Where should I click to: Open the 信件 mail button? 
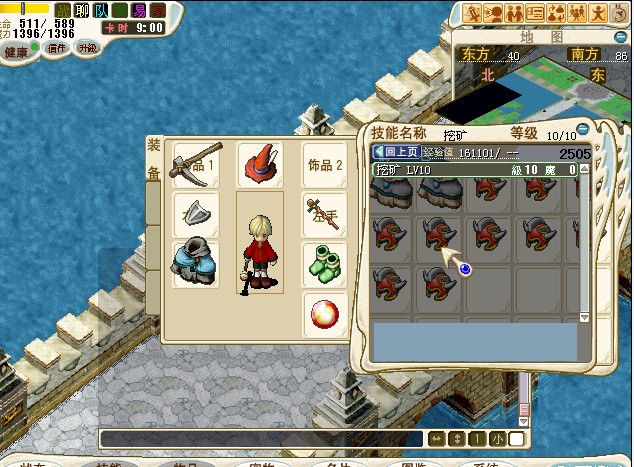57,48
